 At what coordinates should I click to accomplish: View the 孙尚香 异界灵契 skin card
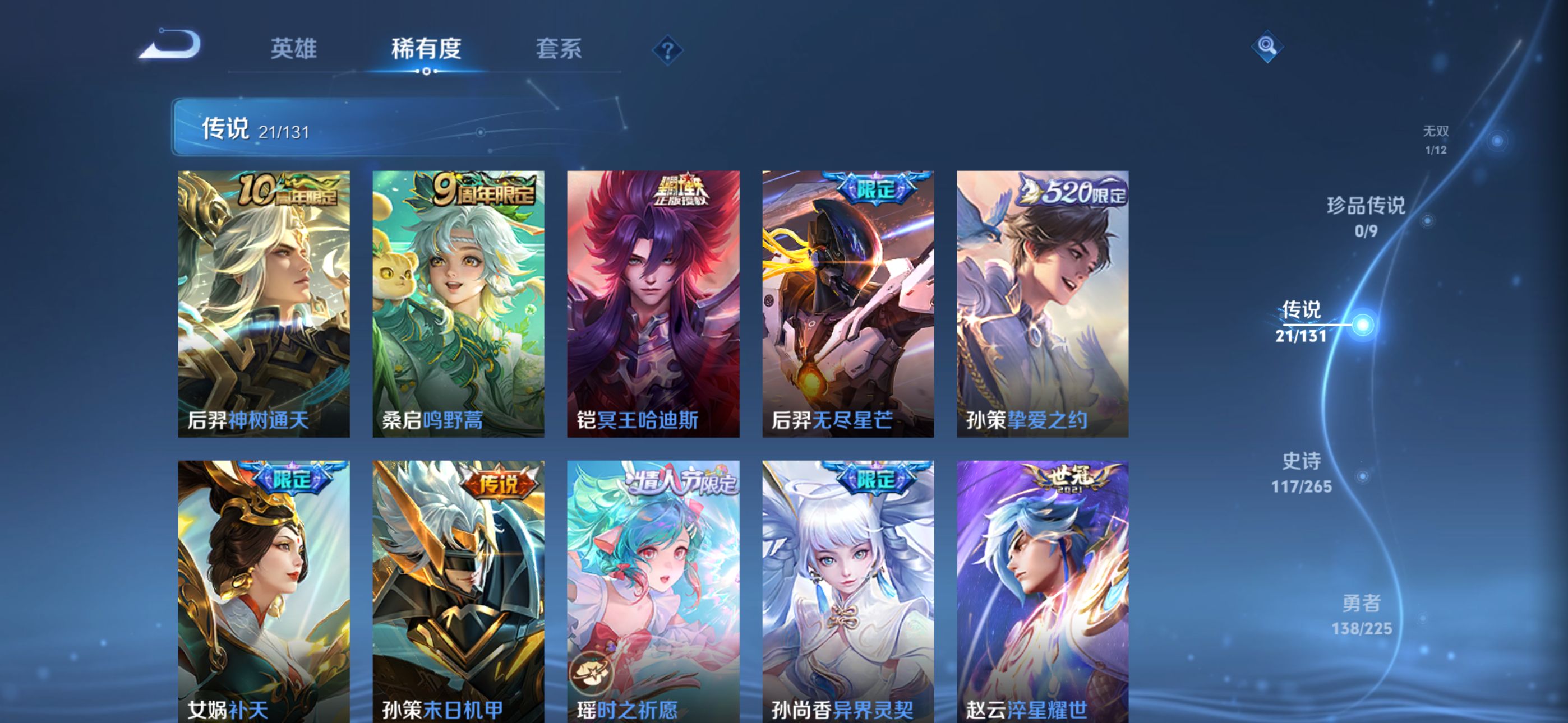click(848, 591)
